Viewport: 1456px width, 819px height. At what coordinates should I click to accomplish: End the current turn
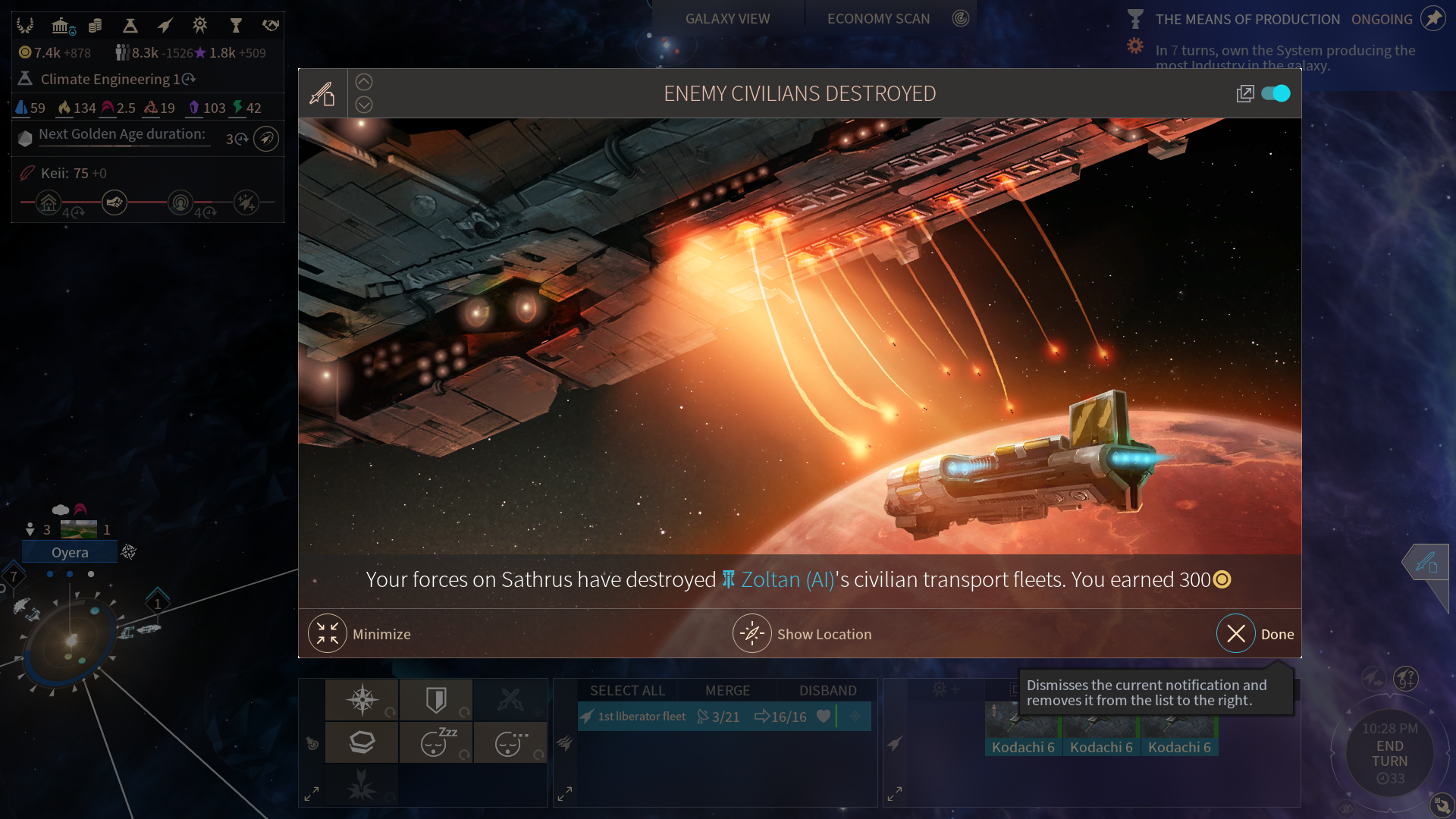(x=1389, y=753)
